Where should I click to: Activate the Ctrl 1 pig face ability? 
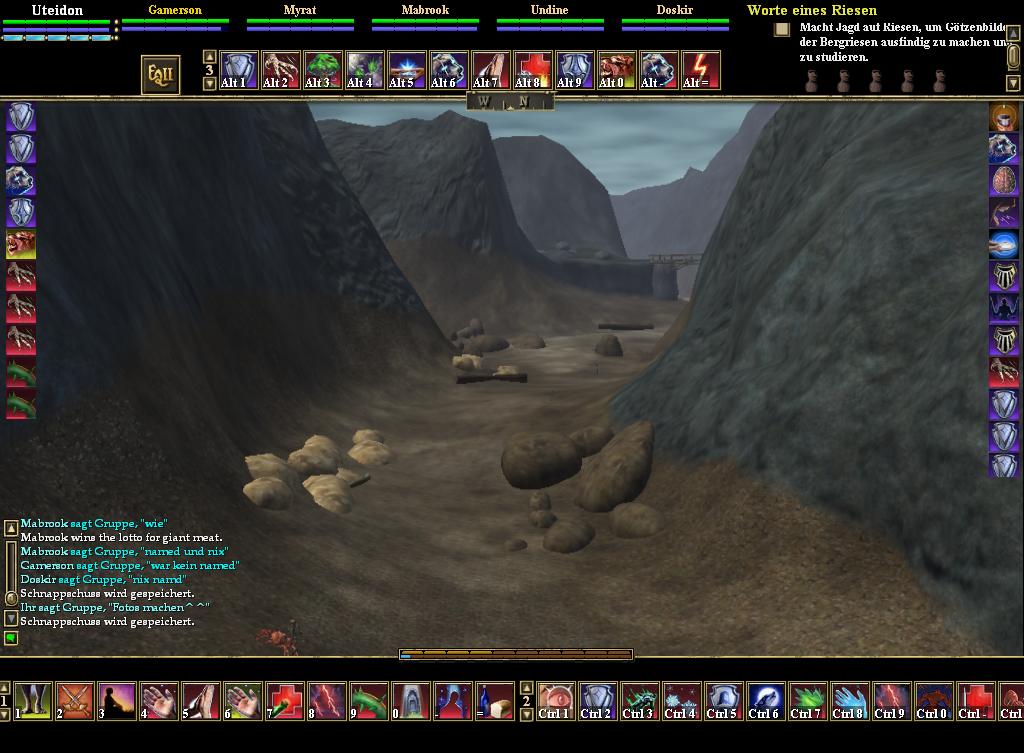556,701
